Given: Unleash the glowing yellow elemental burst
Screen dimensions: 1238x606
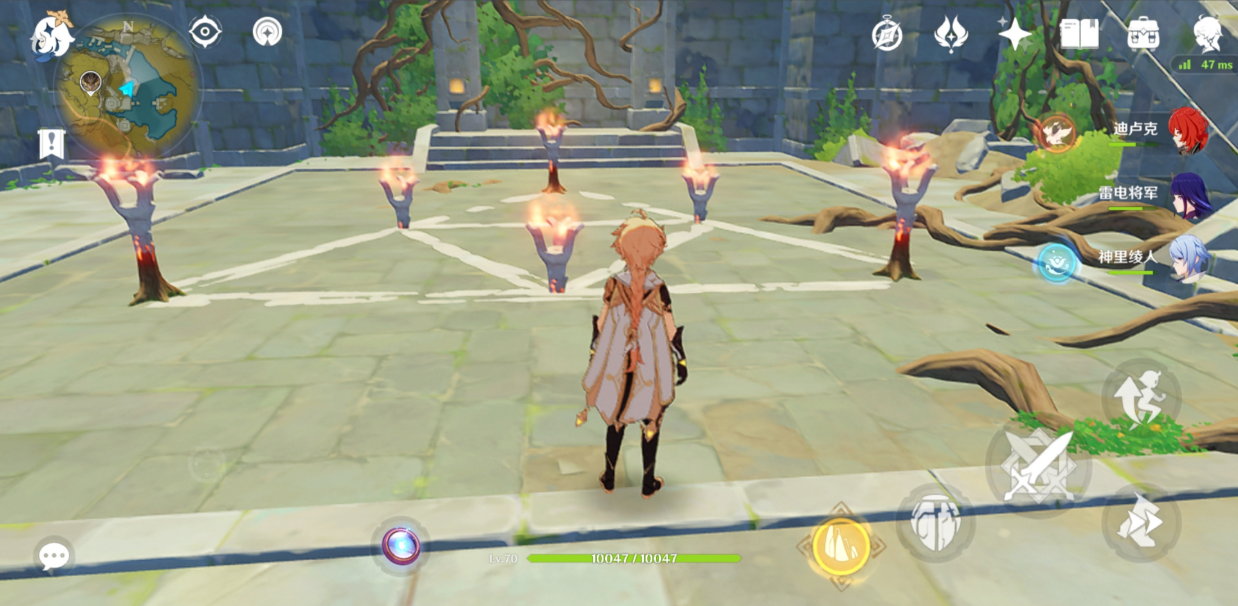Looking at the screenshot, I should point(840,546).
